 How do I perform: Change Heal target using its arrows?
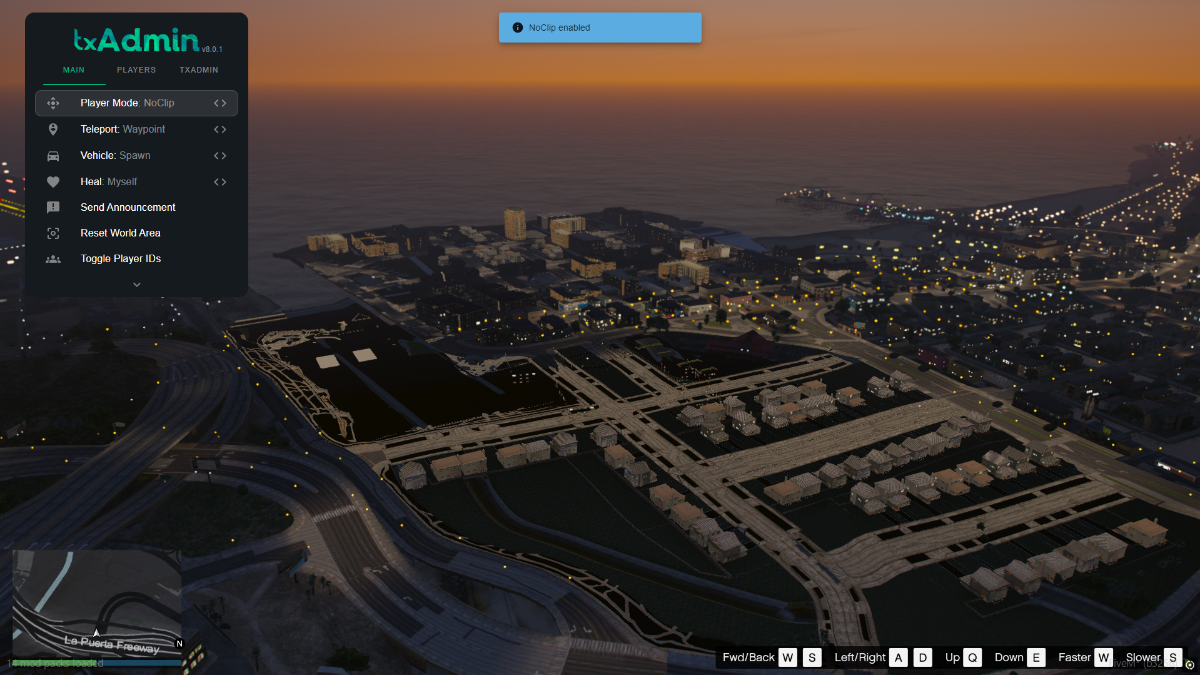220,182
